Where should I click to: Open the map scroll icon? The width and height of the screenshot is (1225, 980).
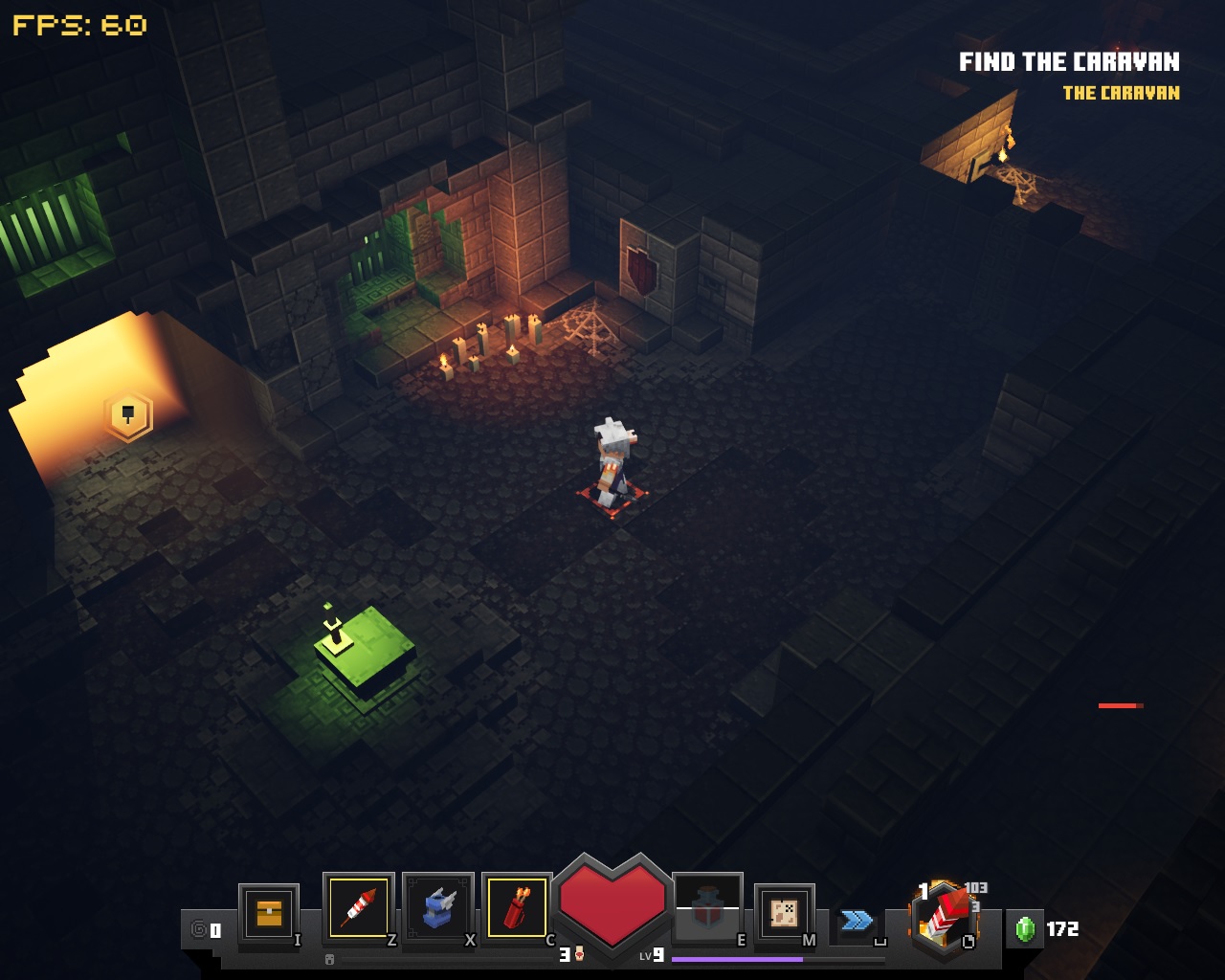[x=785, y=913]
